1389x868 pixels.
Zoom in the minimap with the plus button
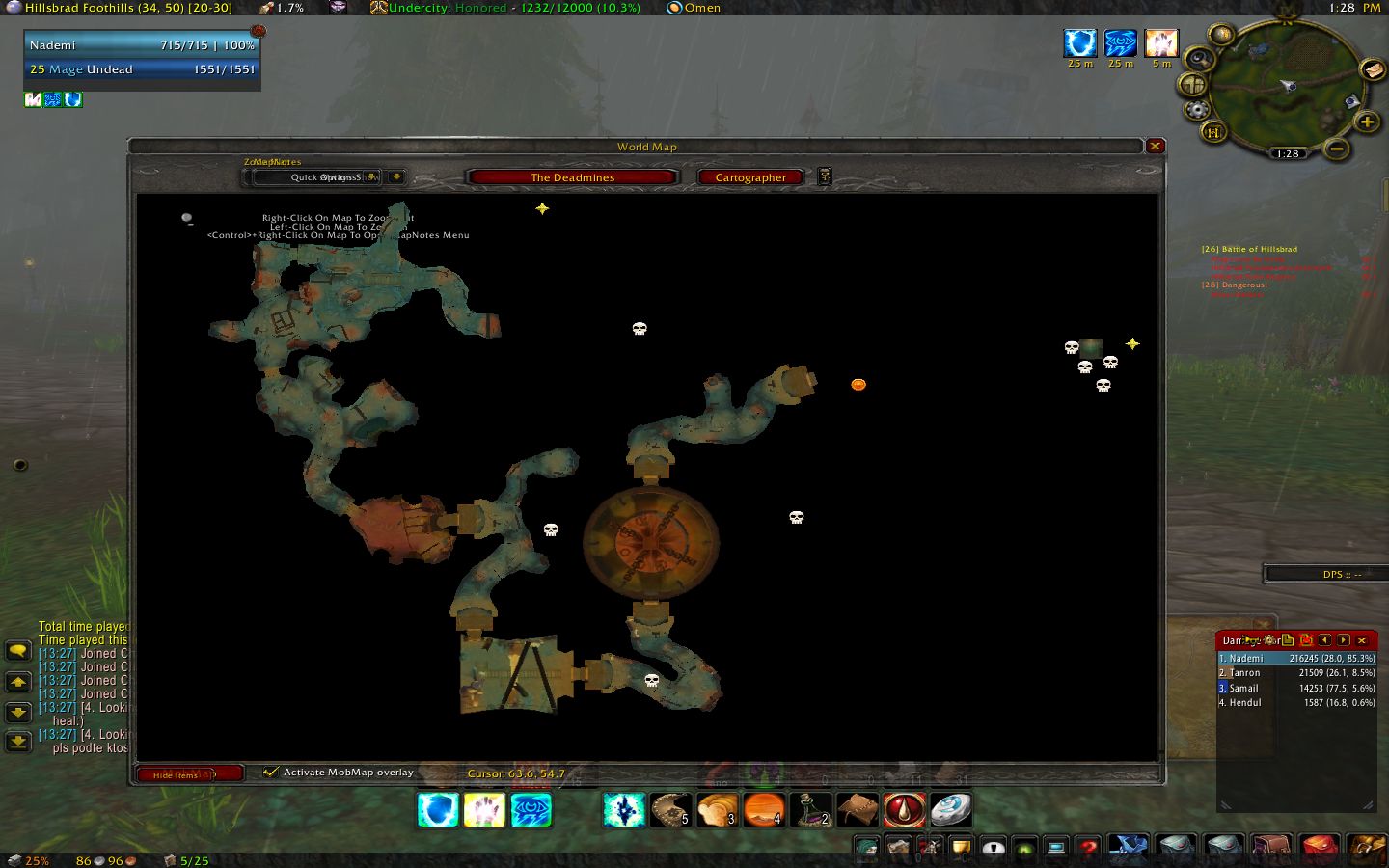tap(1366, 122)
